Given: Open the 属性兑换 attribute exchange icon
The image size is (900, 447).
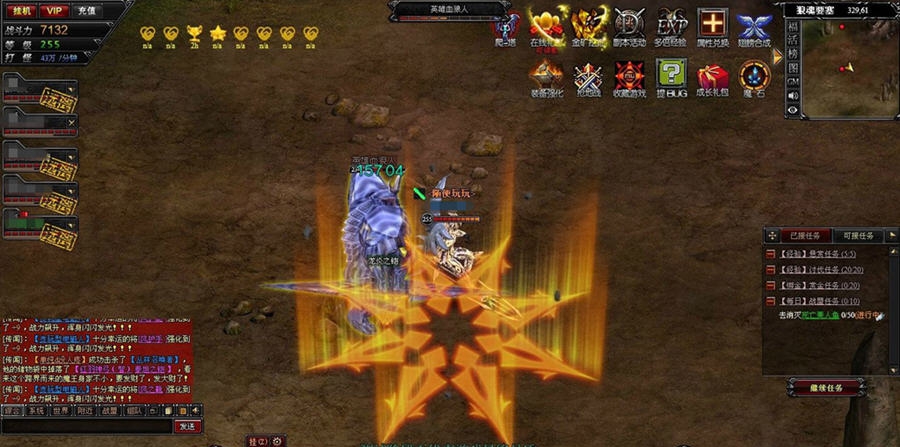Looking at the screenshot, I should (x=712, y=26).
